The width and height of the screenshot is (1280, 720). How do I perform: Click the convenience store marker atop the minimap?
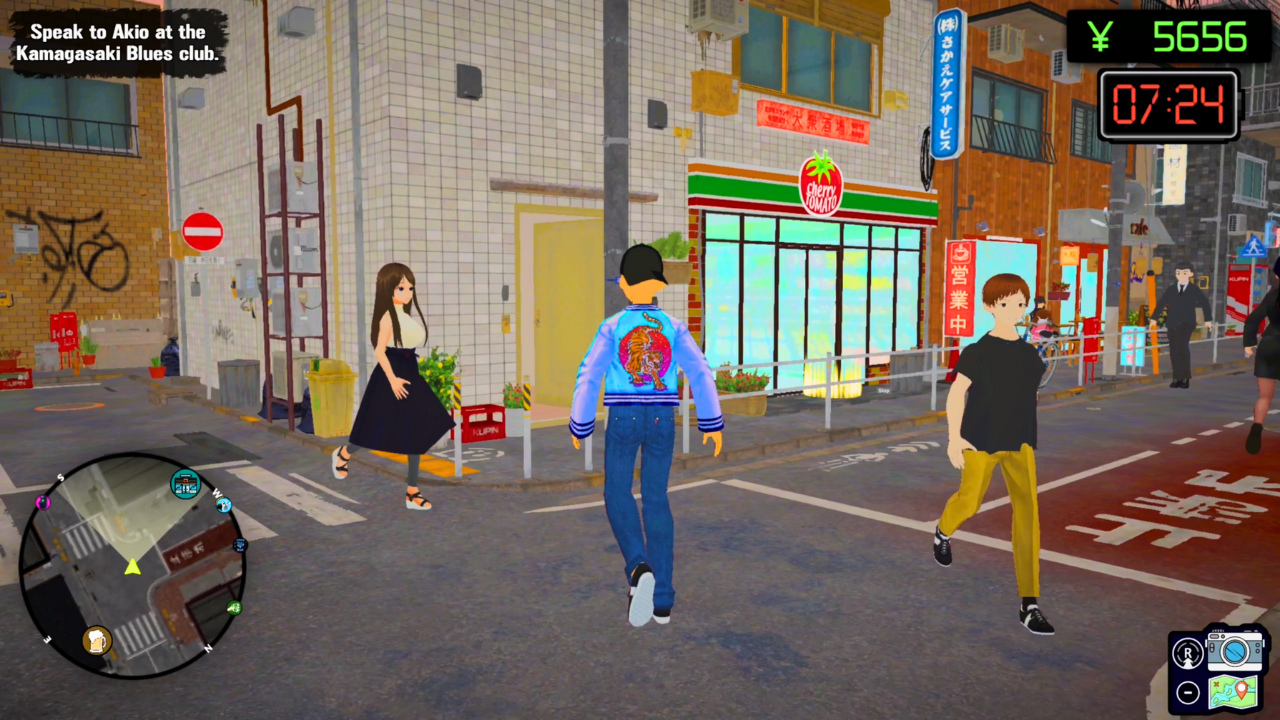(x=185, y=482)
